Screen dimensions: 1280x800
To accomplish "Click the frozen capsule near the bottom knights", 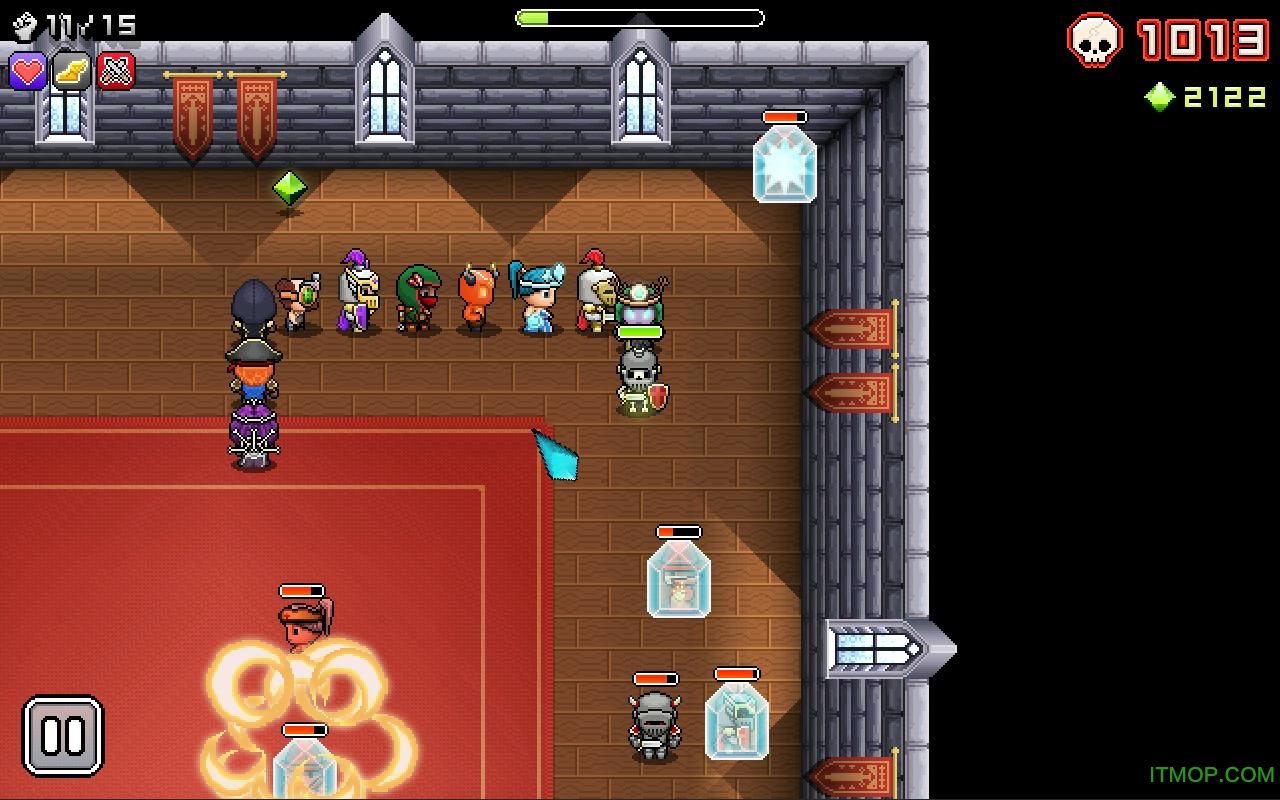I will tap(738, 720).
